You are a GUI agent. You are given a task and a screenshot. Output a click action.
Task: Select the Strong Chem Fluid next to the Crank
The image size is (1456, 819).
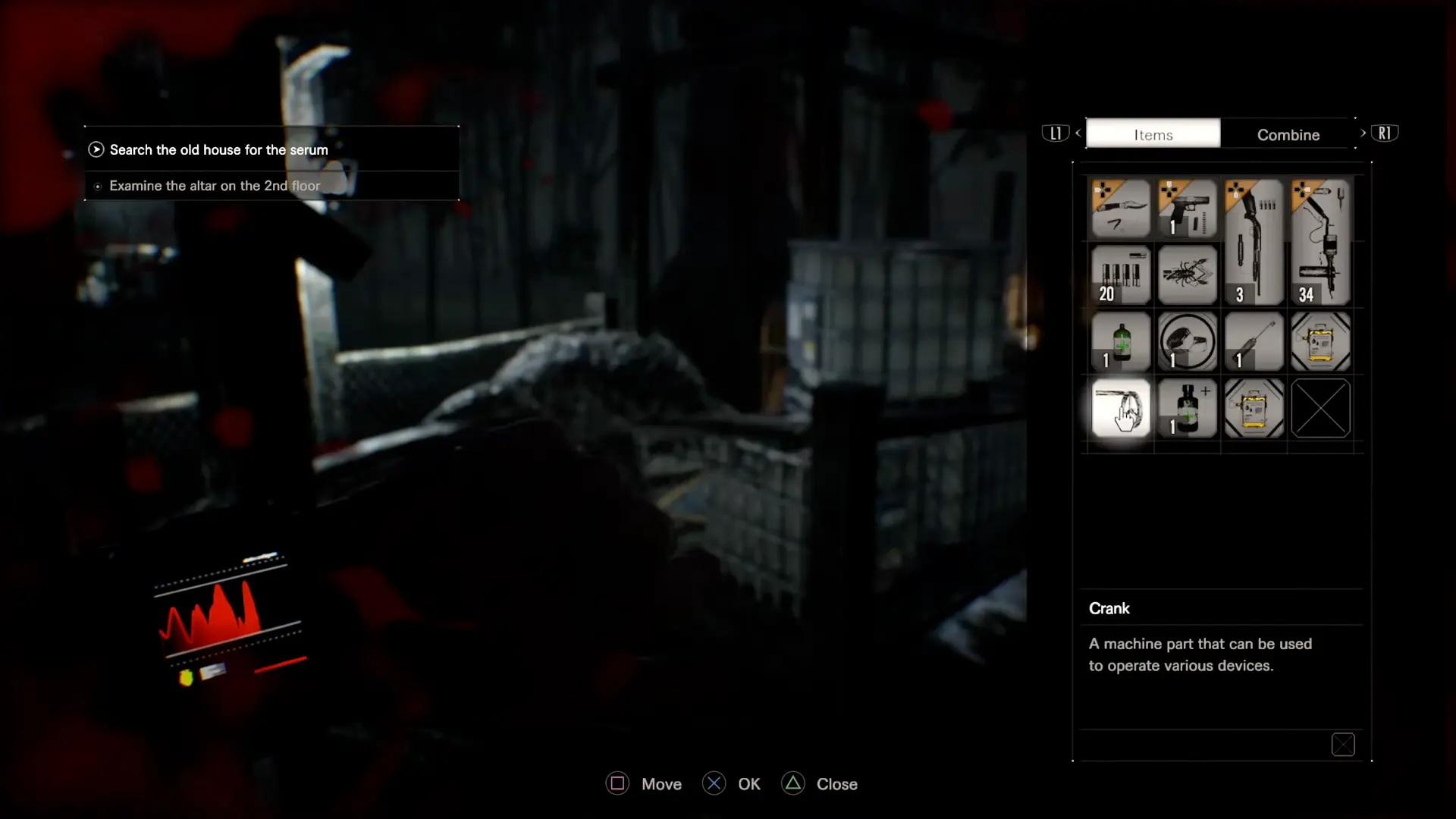click(1187, 408)
